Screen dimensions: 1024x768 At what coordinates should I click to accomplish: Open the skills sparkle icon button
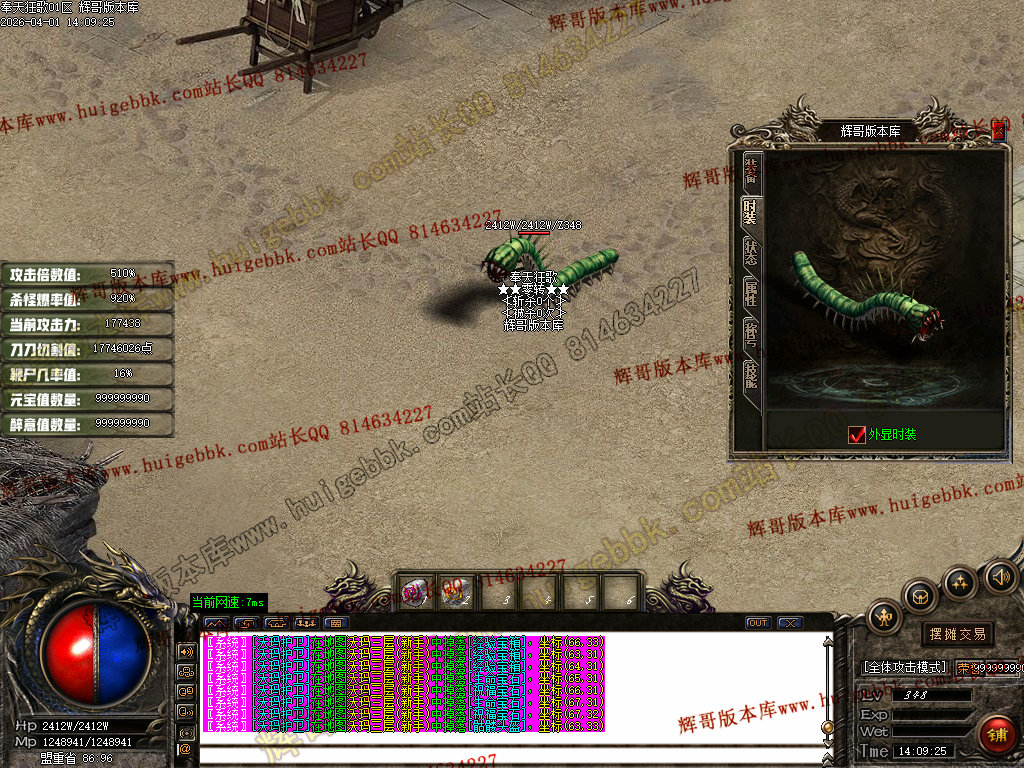[x=961, y=582]
